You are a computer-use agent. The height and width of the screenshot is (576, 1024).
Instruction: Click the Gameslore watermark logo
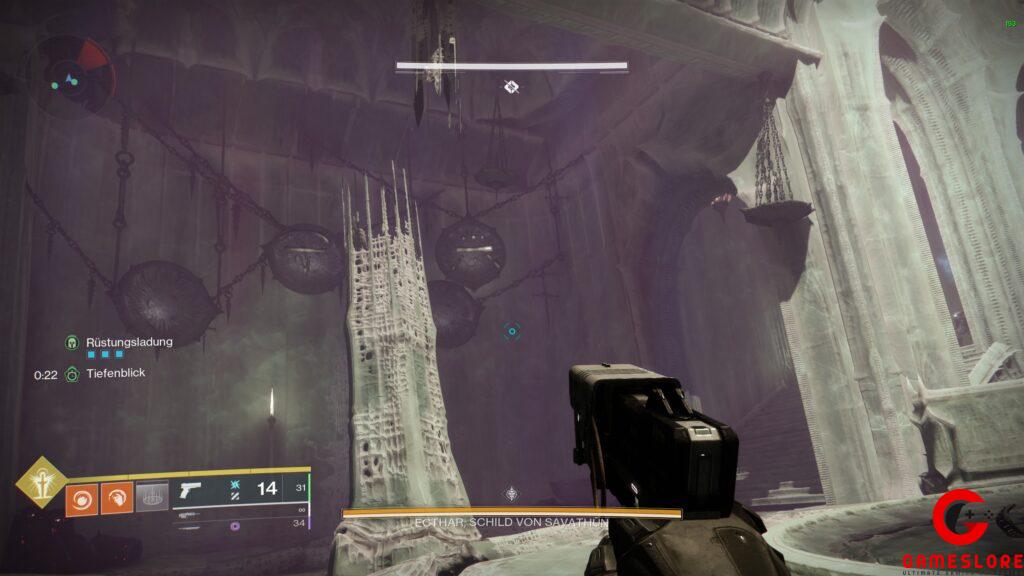point(960,530)
